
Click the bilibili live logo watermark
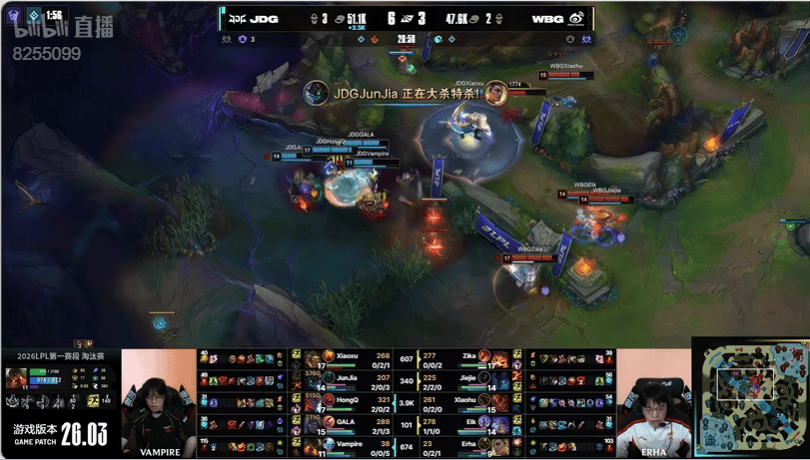(x=46, y=33)
